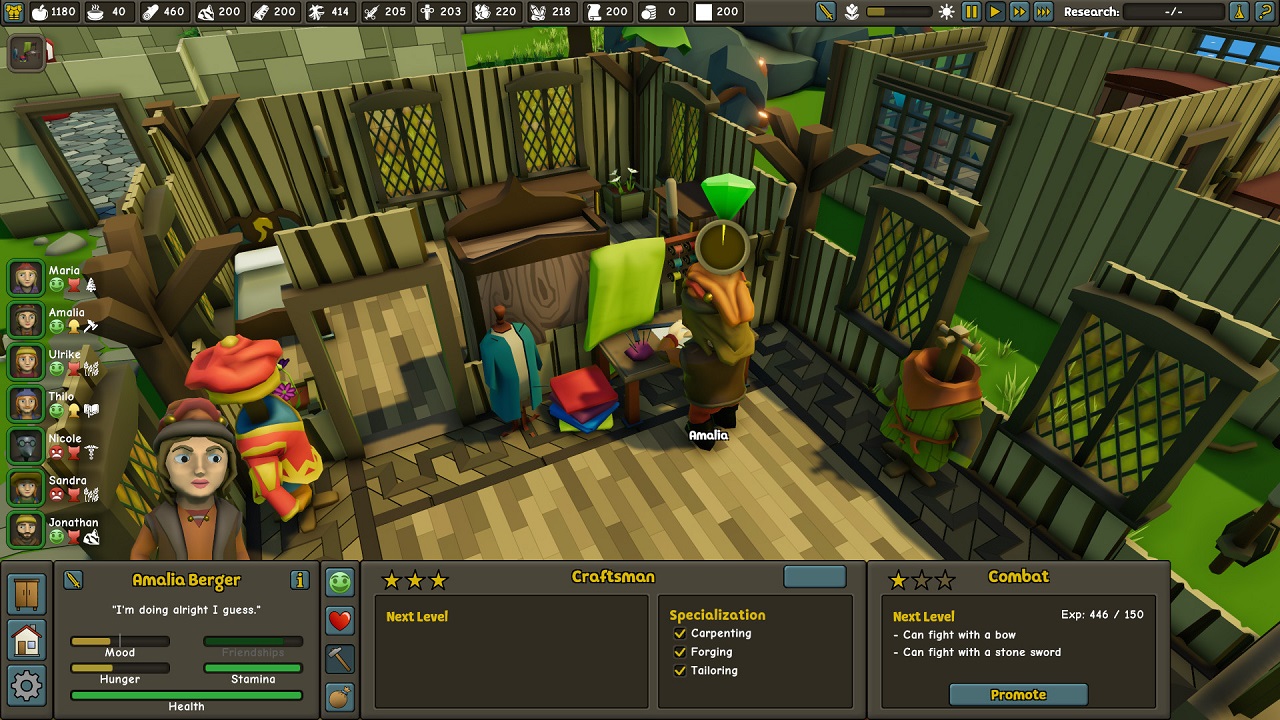The height and width of the screenshot is (720, 1280).
Task: Toggle the Tailoring specialization checkbox
Action: click(x=680, y=671)
